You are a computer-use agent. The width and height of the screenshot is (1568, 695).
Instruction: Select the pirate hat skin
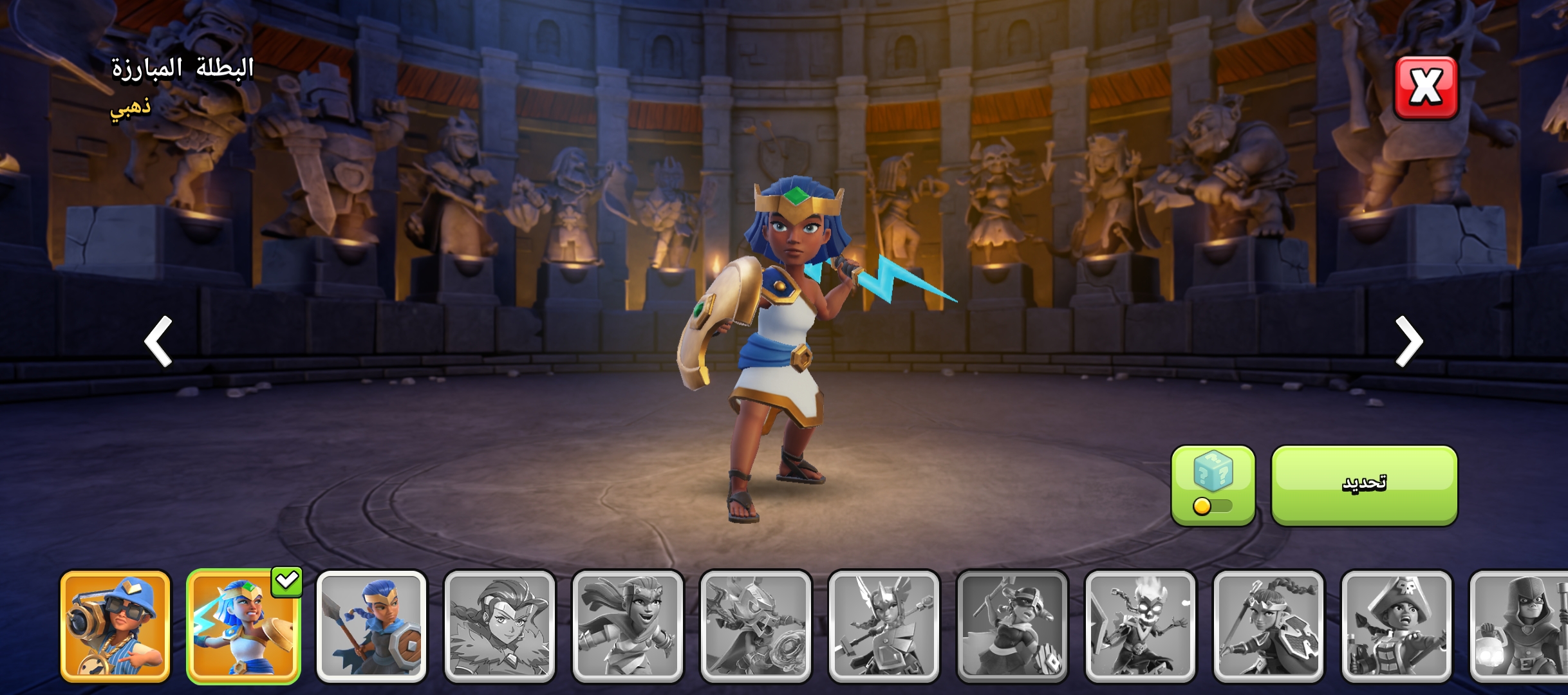pyautogui.click(x=1396, y=626)
